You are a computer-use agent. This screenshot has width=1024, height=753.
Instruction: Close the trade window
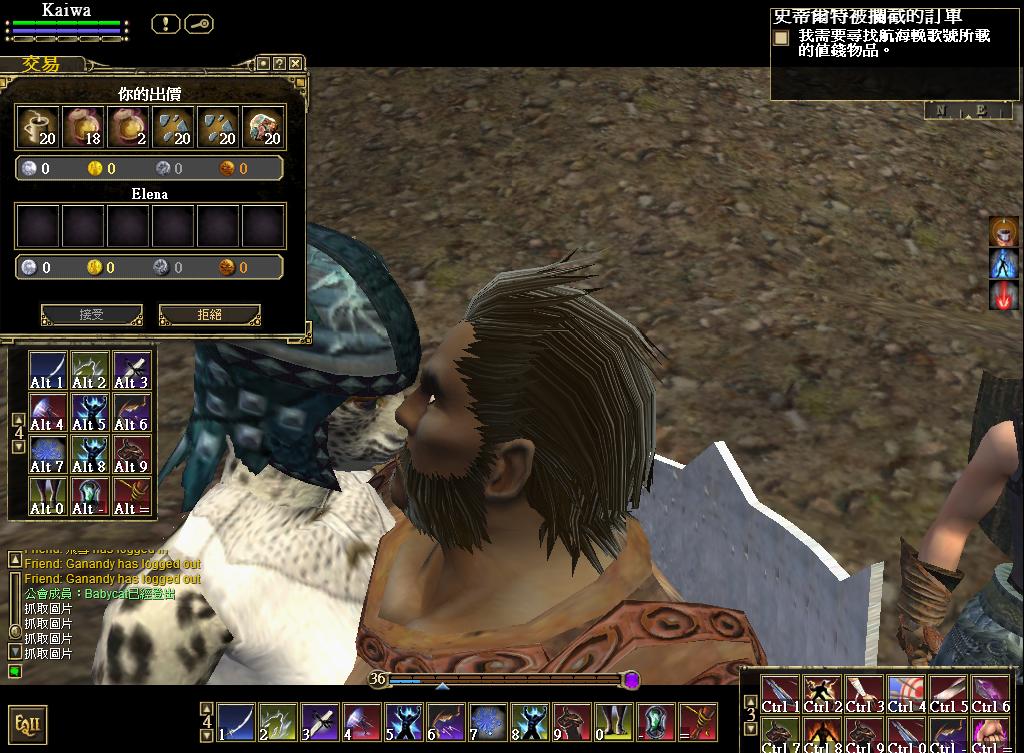click(296, 63)
